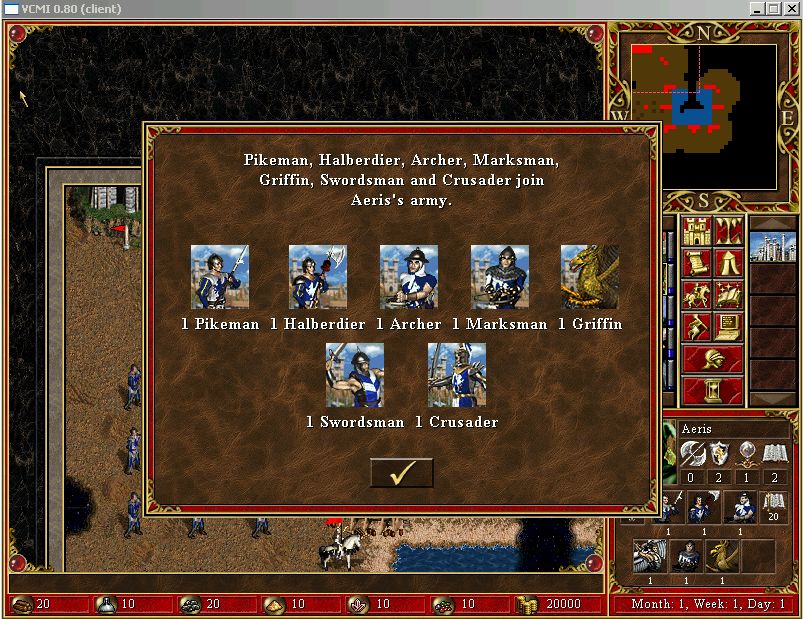Open system options via the computer icon
Image resolution: width=803 pixels, height=619 pixels.
pos(728,325)
